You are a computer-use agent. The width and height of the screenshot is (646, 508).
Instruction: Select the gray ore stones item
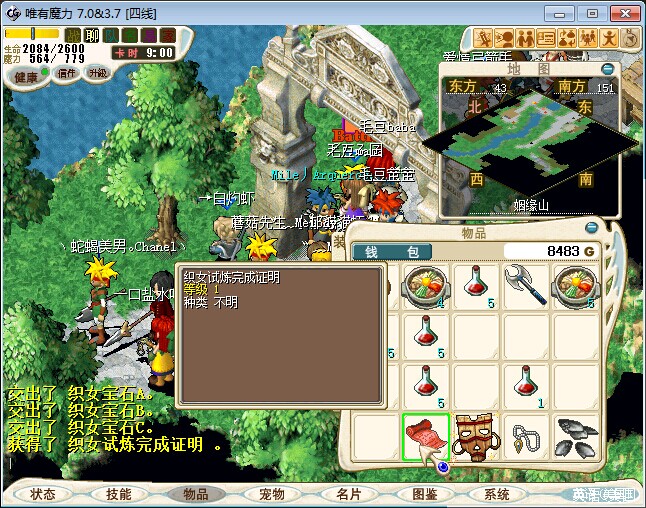point(578,436)
